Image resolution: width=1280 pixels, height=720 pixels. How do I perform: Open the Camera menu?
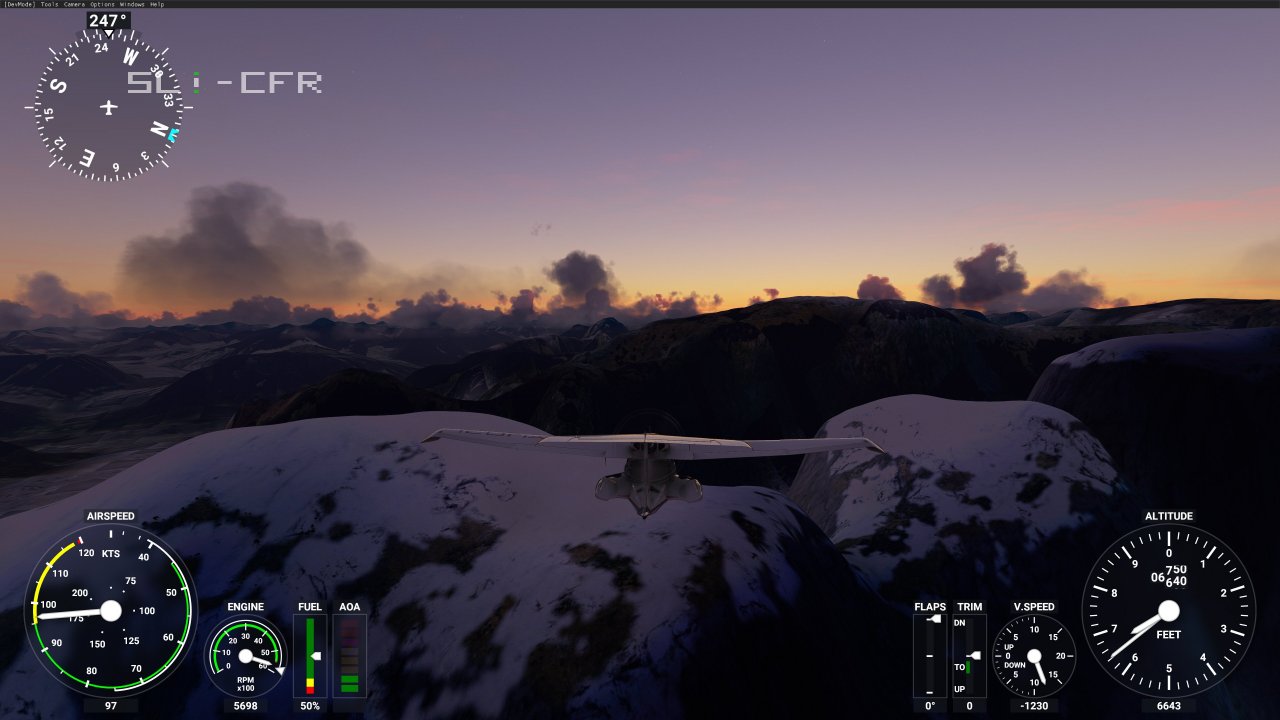[73, 4]
